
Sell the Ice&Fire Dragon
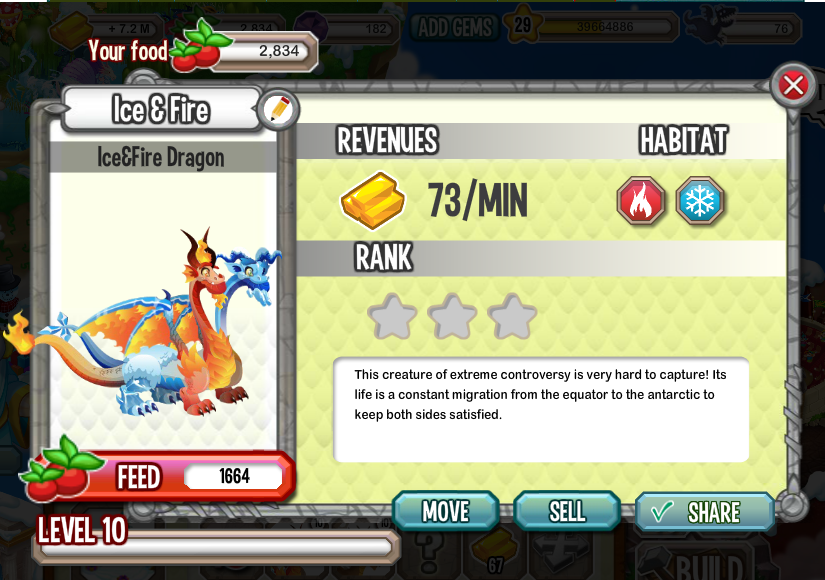click(x=567, y=511)
